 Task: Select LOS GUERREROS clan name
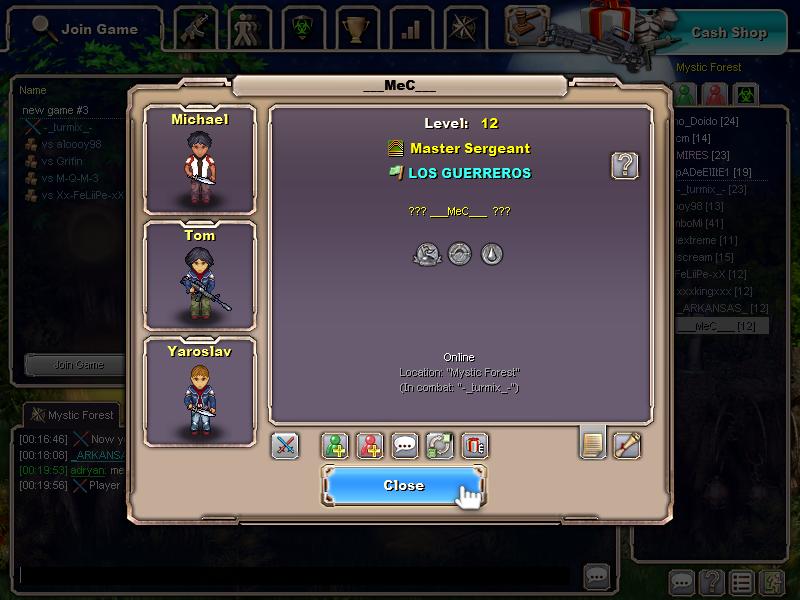coord(469,173)
